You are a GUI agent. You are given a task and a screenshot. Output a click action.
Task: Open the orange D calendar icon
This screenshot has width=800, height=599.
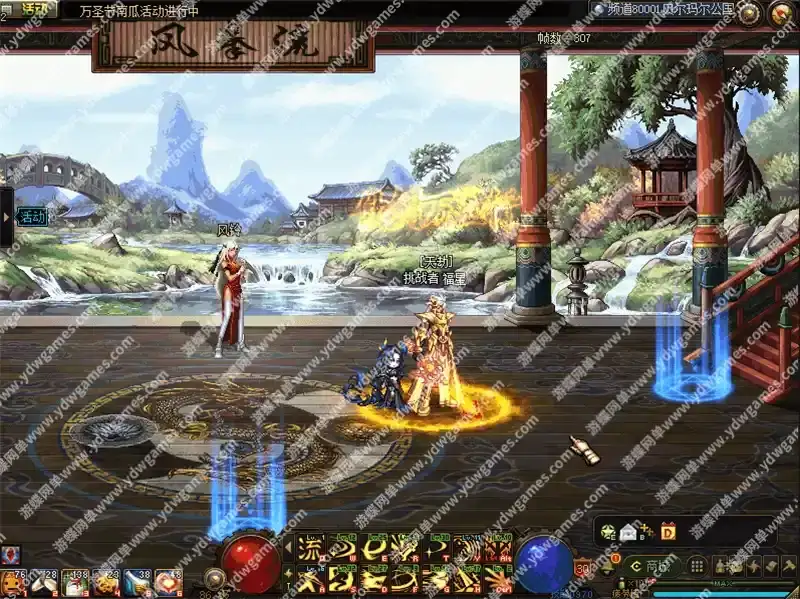(668, 532)
